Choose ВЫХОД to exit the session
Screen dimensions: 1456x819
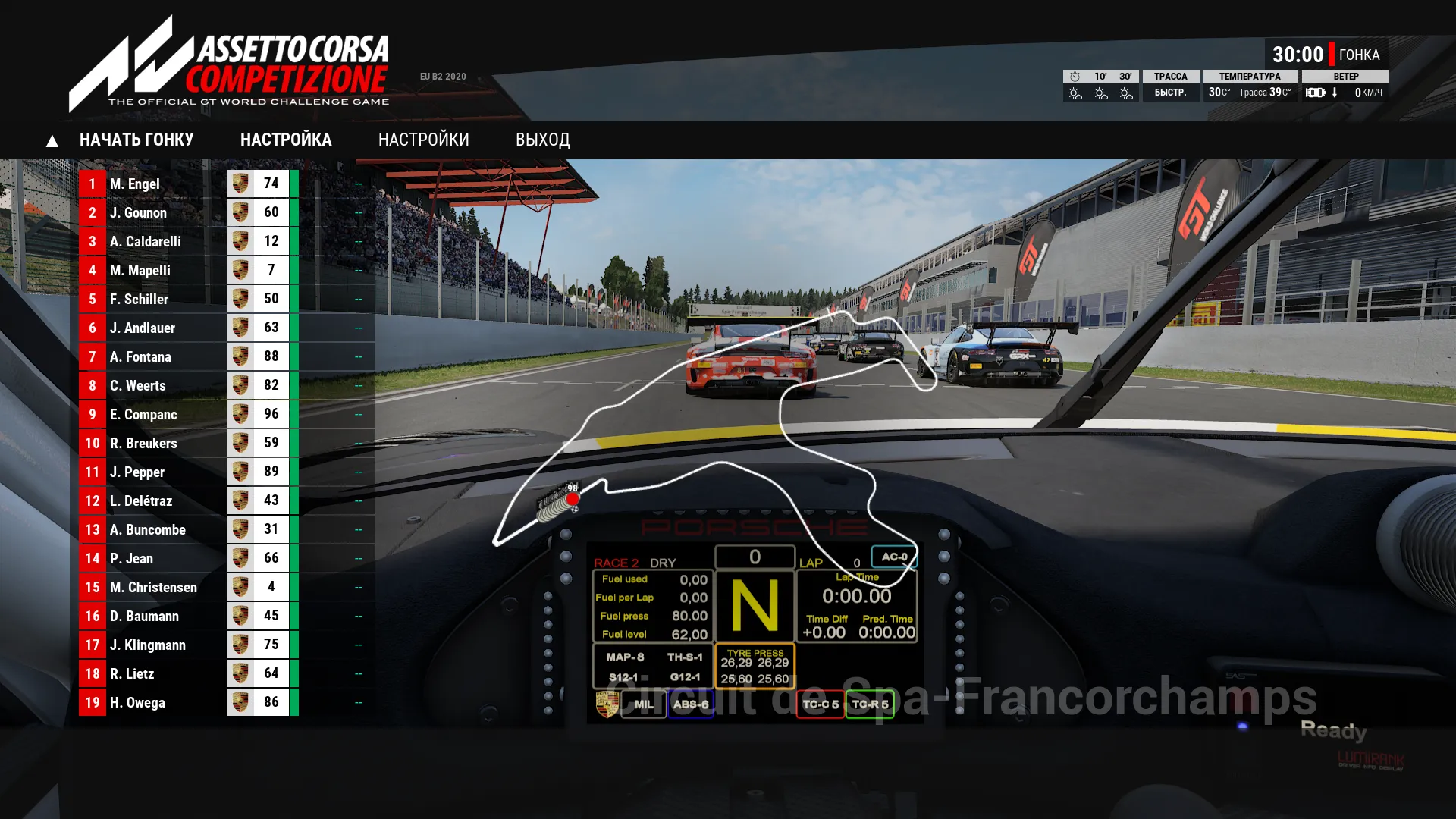[542, 140]
